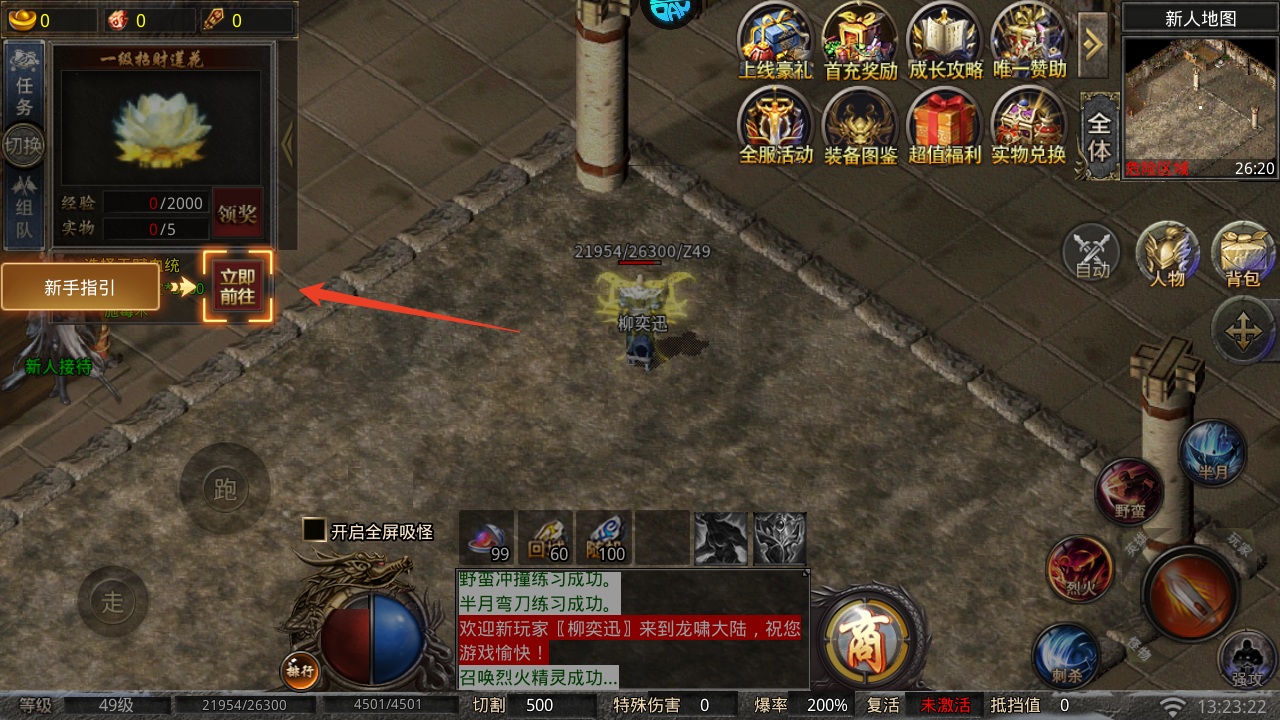This screenshot has height=720, width=1280.
Task: Claim reward with the 领奖 button
Action: pos(238,213)
